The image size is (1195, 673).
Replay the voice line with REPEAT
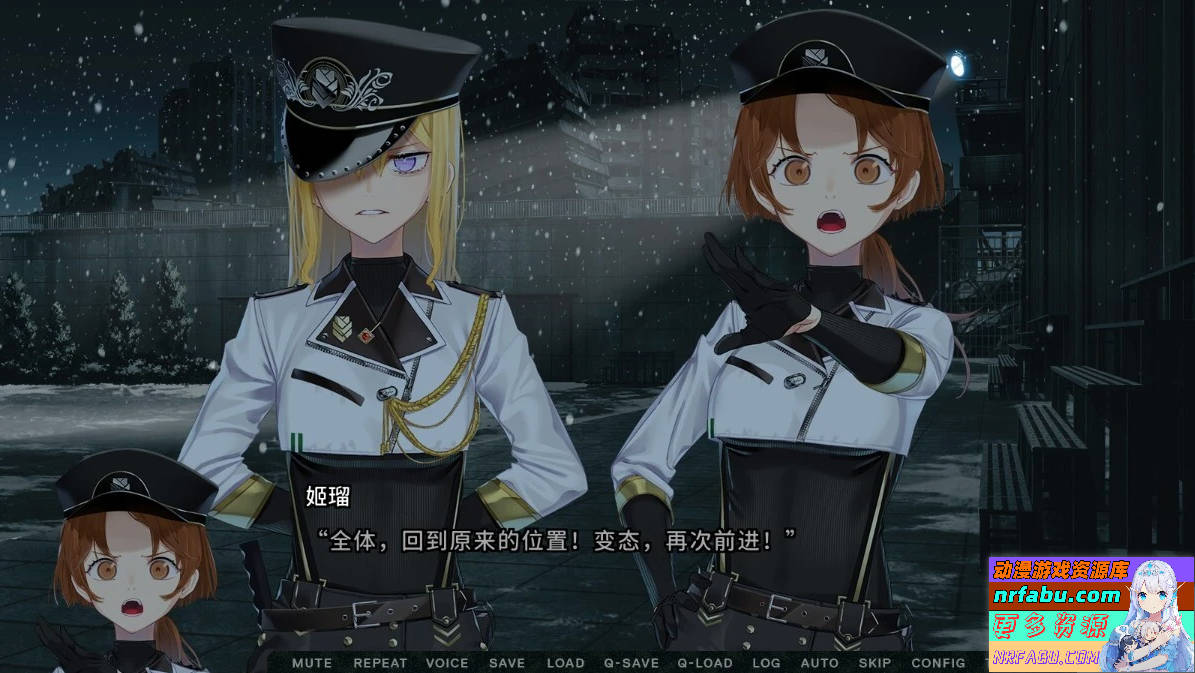[380, 663]
